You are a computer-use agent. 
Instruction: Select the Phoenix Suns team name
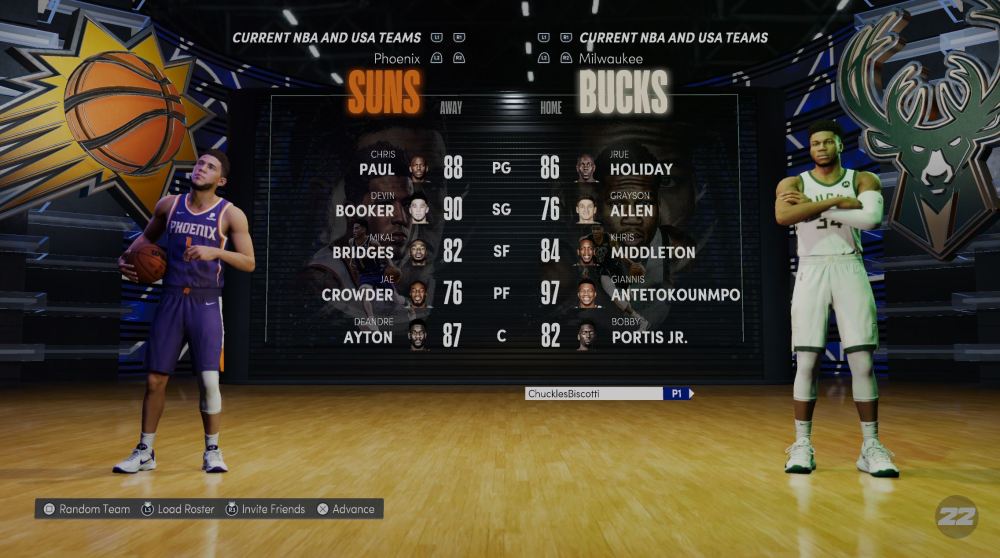384,93
